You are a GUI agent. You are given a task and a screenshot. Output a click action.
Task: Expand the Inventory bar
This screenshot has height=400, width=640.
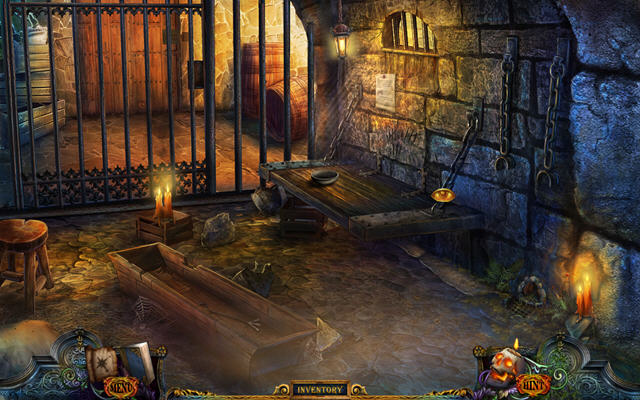click(x=320, y=389)
